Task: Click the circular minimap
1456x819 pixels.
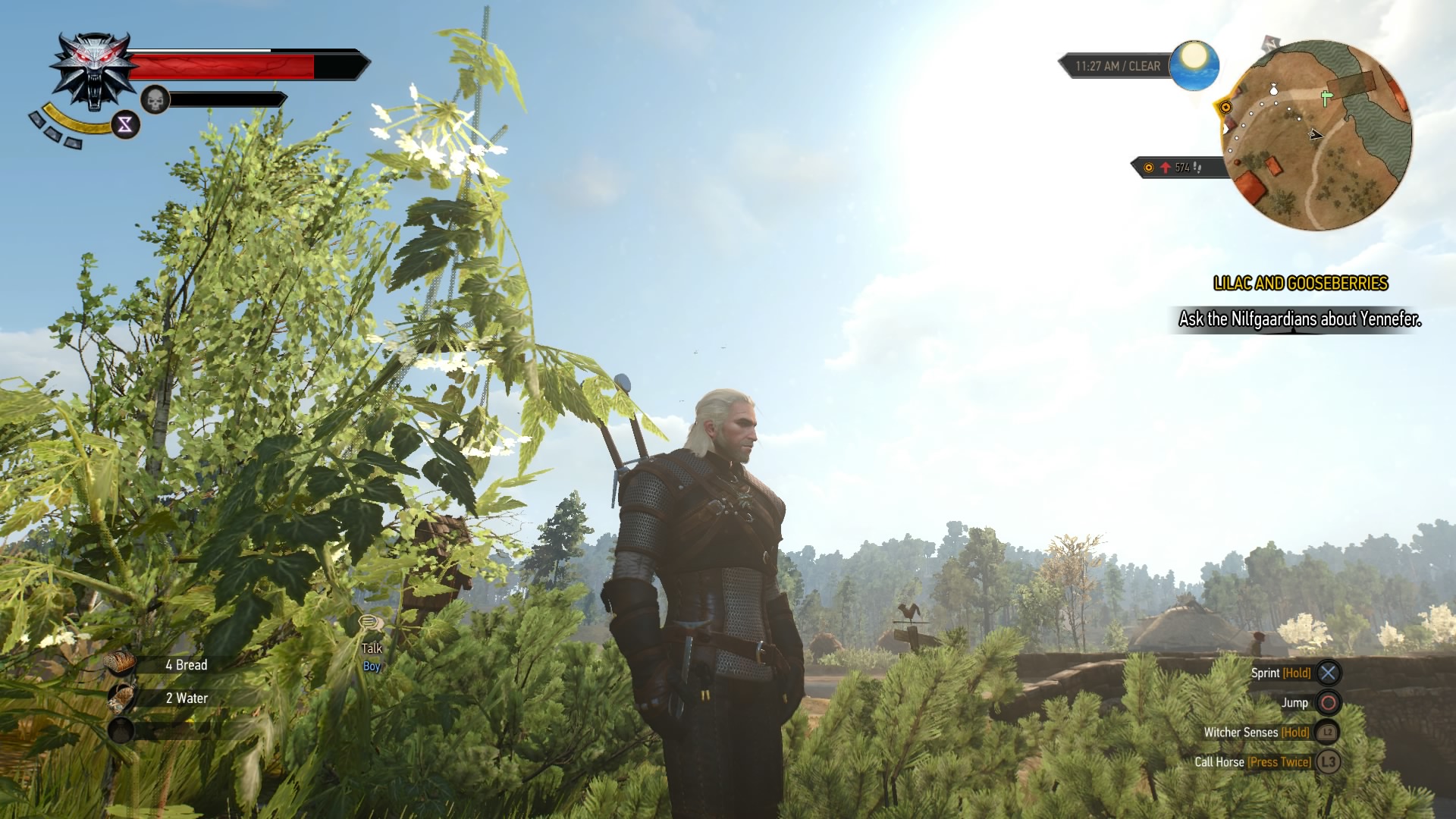Action: coord(1317,135)
